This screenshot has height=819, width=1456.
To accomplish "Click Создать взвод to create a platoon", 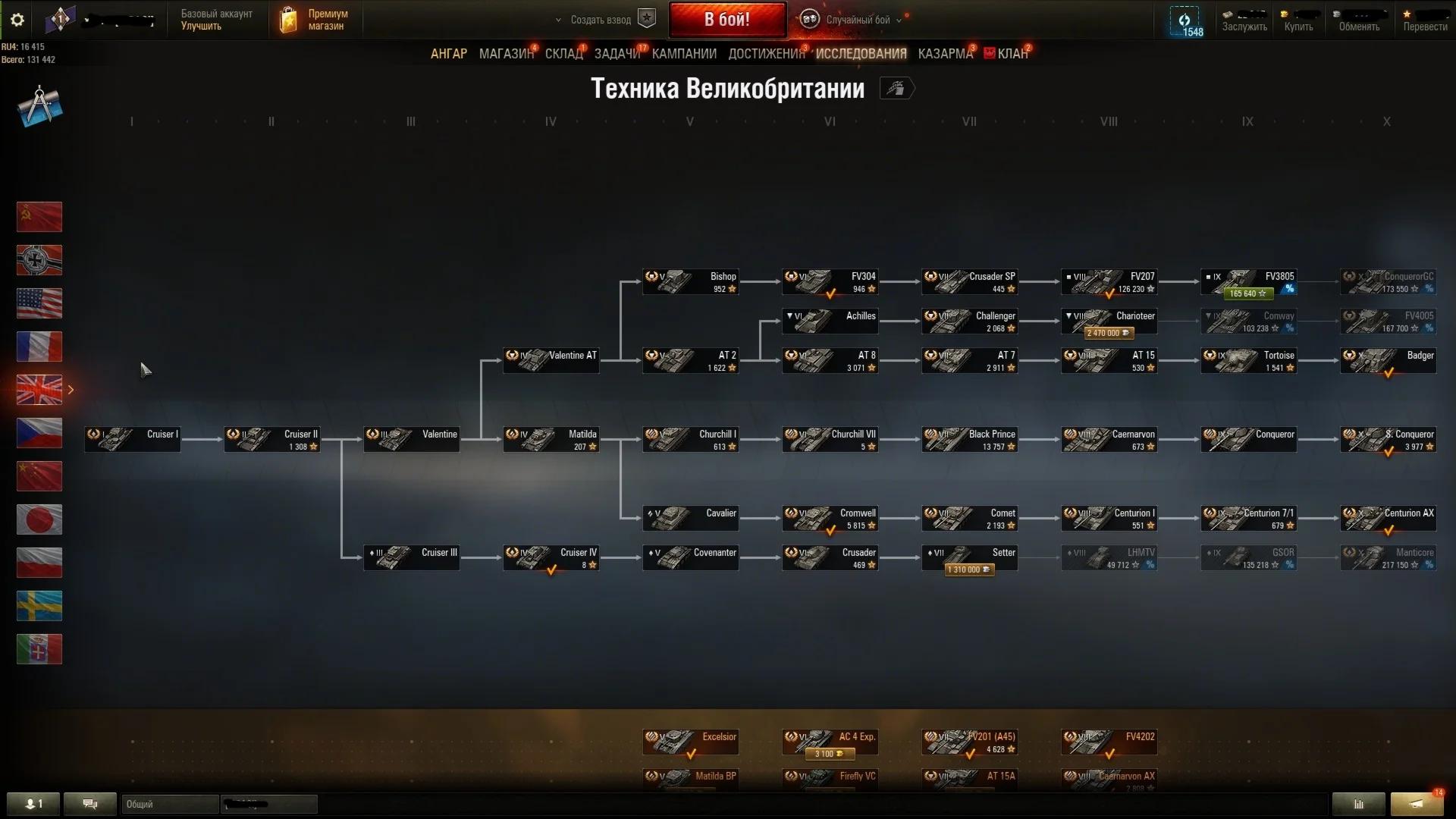I will 601,20.
